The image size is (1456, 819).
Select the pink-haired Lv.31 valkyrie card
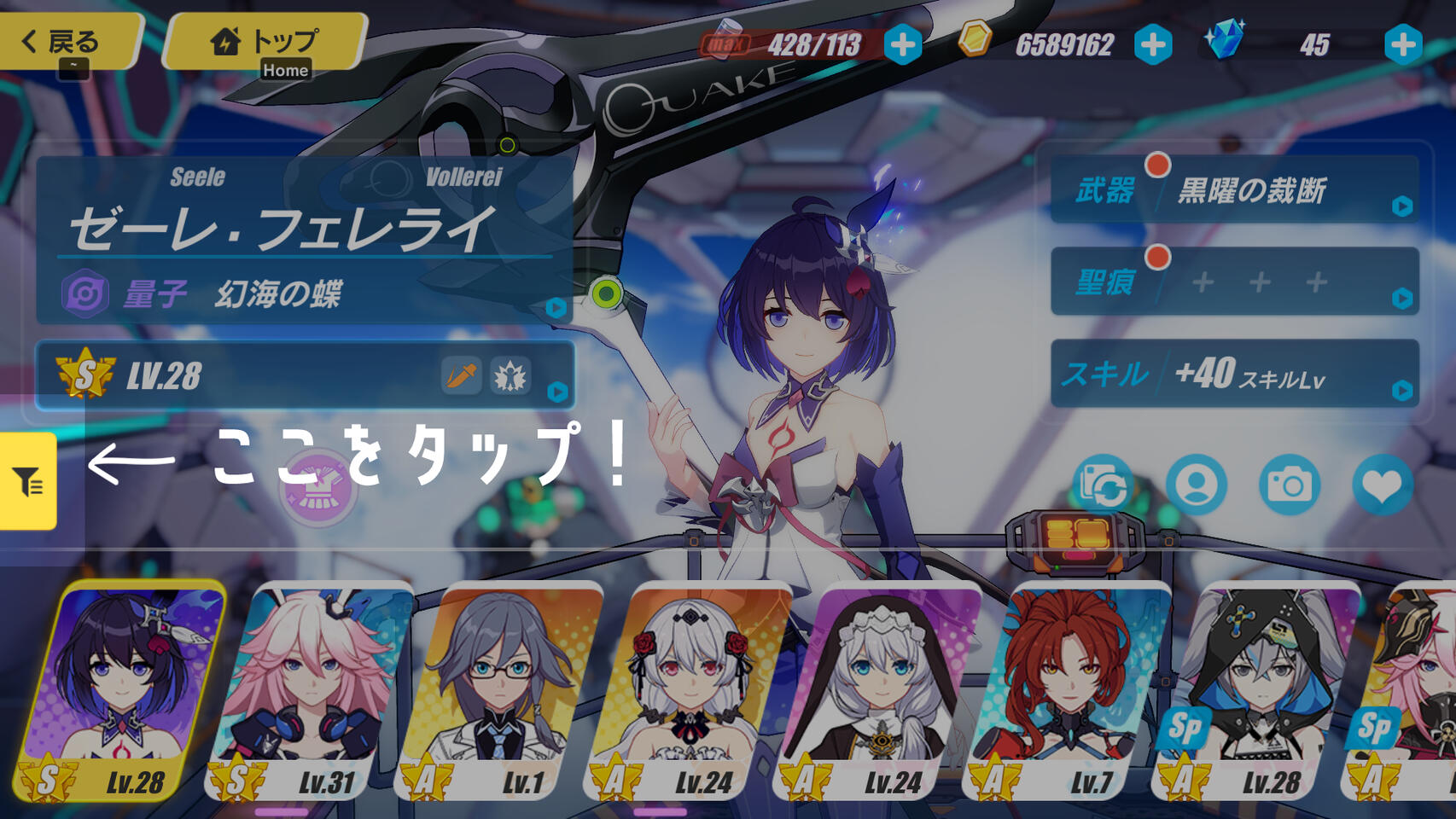click(312, 691)
